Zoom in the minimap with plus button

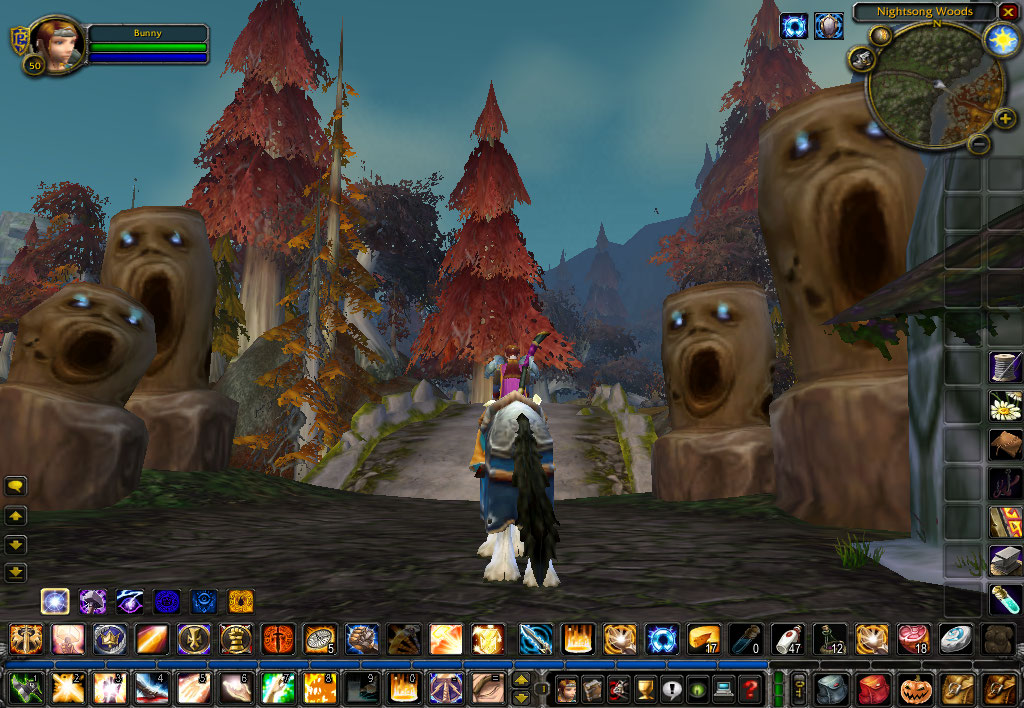click(x=1005, y=119)
